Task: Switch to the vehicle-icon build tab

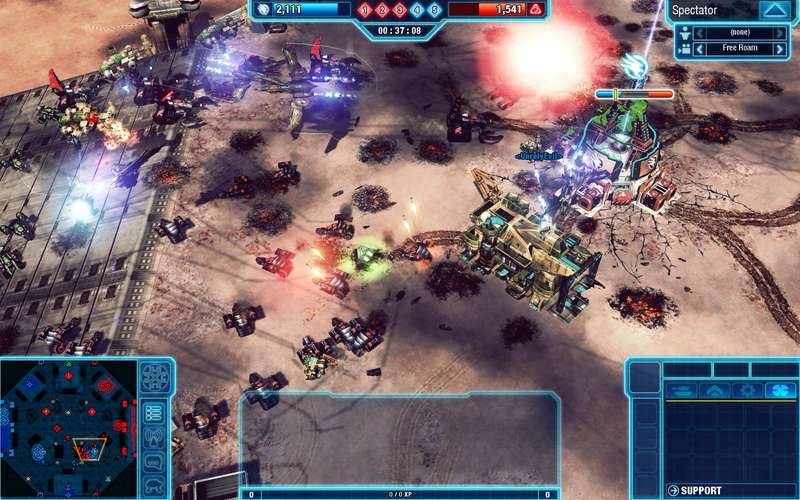Action: [x=681, y=390]
